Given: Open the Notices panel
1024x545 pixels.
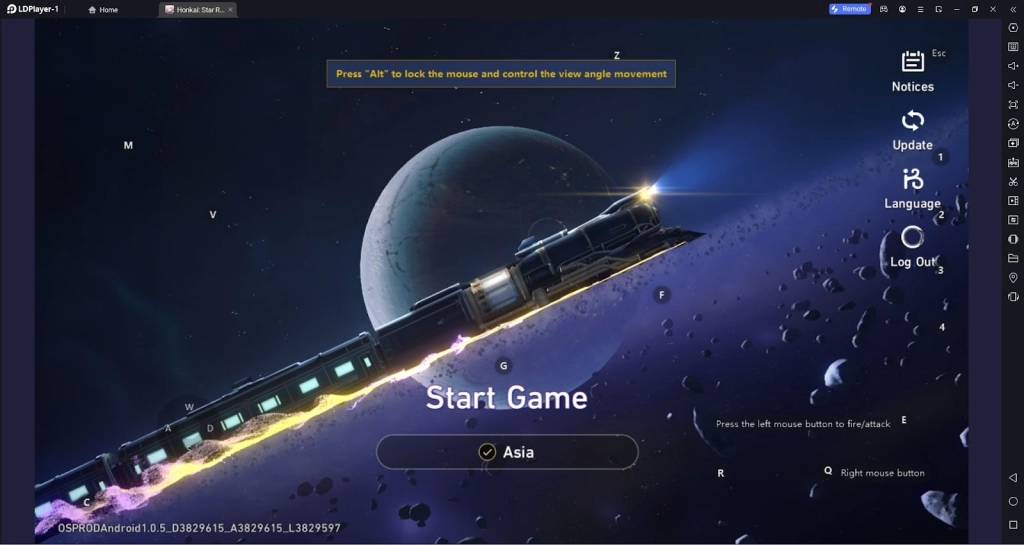Looking at the screenshot, I should coord(912,70).
